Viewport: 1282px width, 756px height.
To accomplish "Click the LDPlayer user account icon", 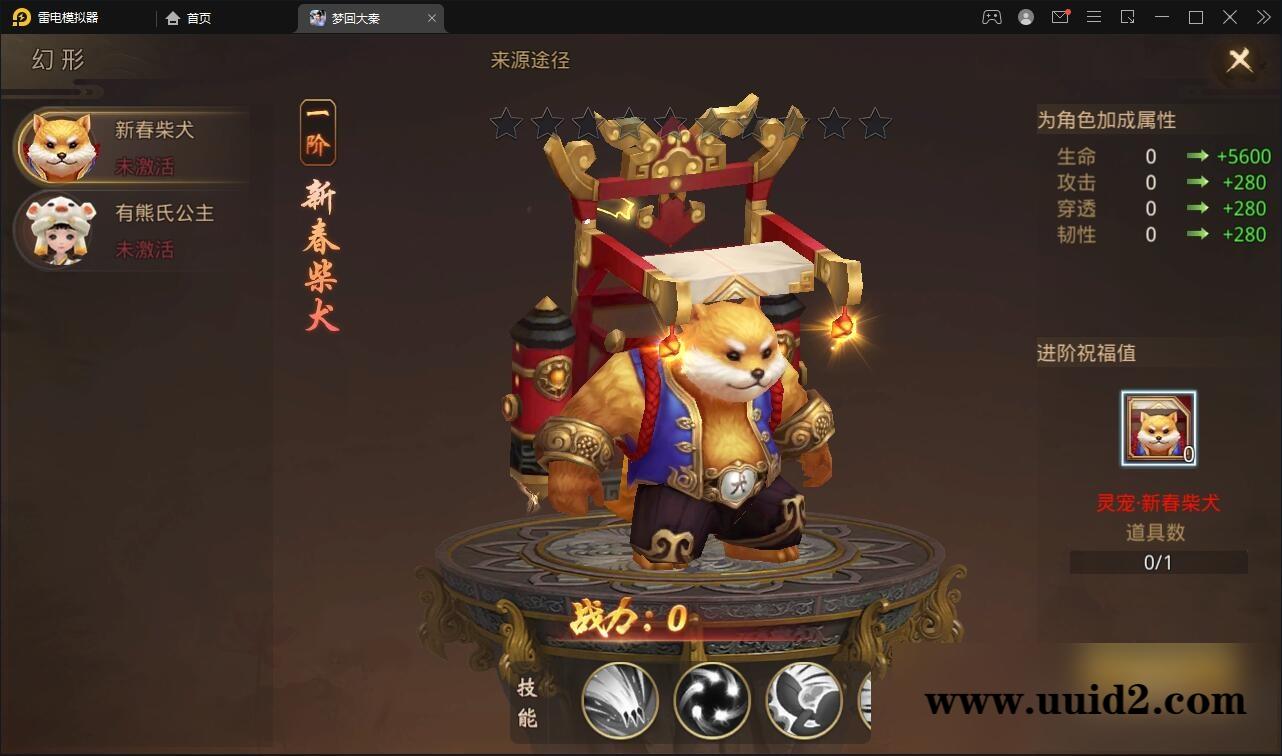I will pos(1025,17).
